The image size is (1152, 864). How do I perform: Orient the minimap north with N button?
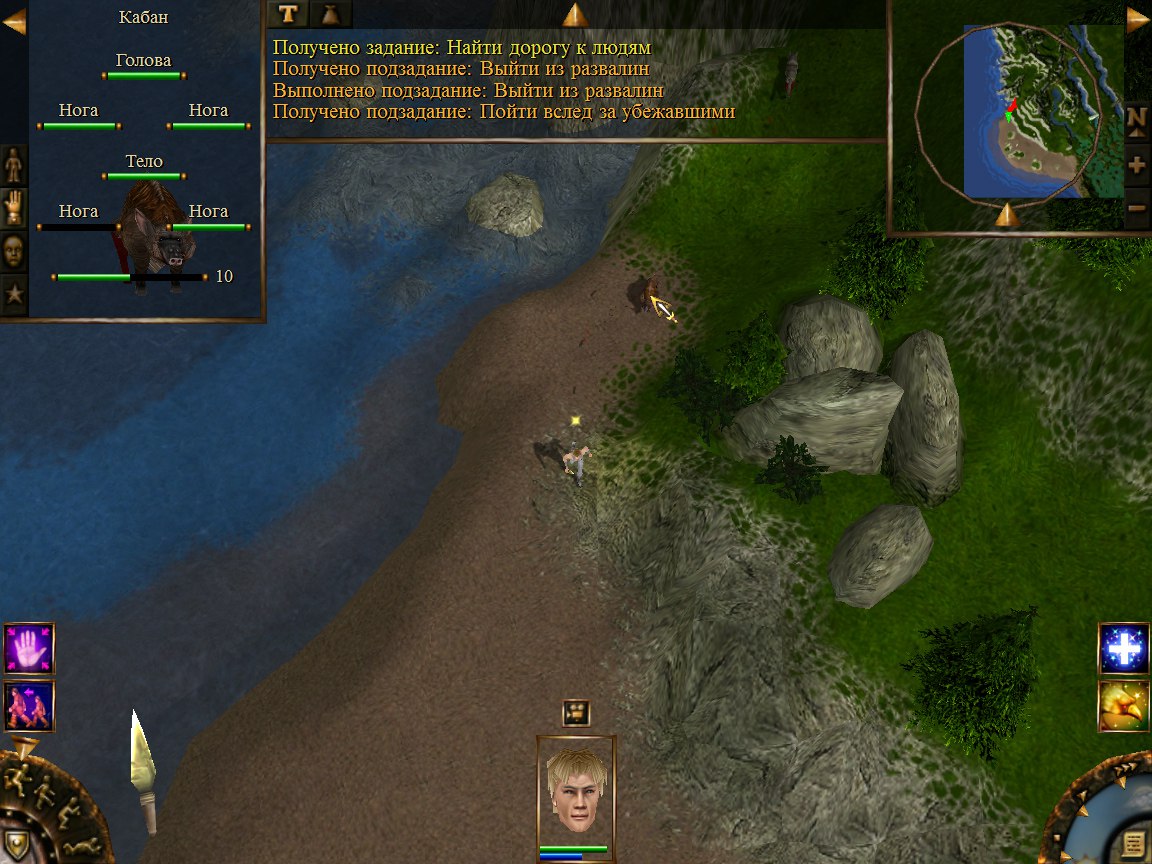pos(1137,119)
